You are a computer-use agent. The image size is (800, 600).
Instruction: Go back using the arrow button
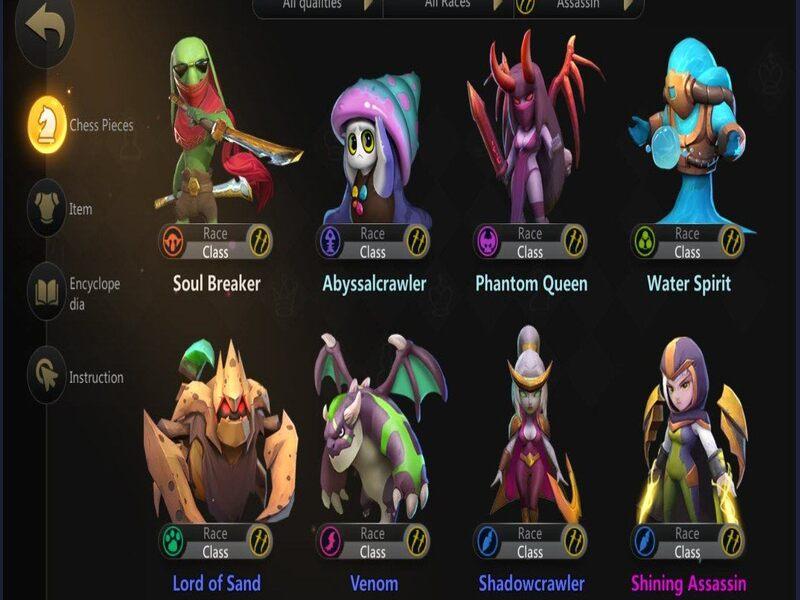[44, 28]
